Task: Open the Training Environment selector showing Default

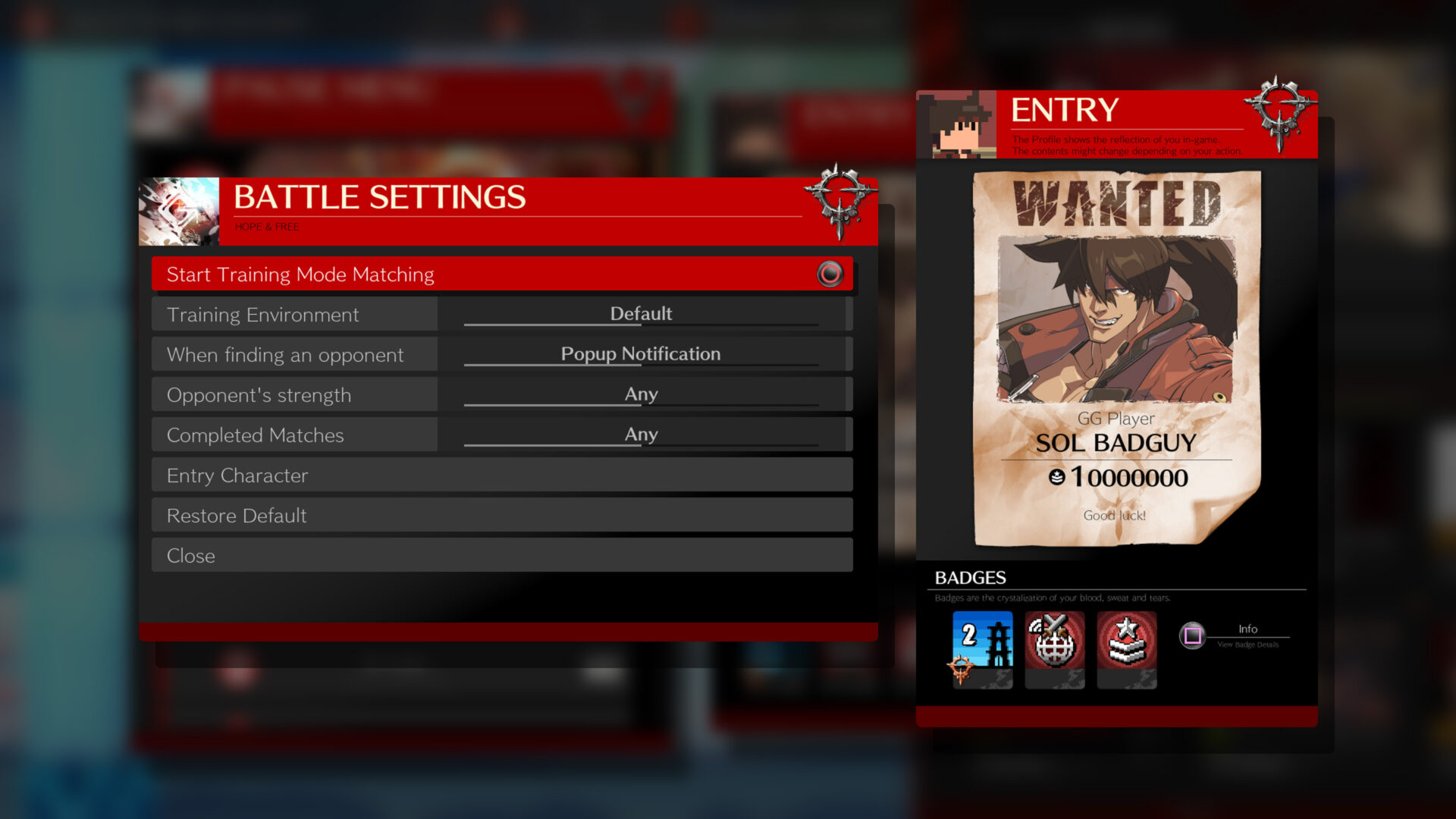Action: [641, 313]
